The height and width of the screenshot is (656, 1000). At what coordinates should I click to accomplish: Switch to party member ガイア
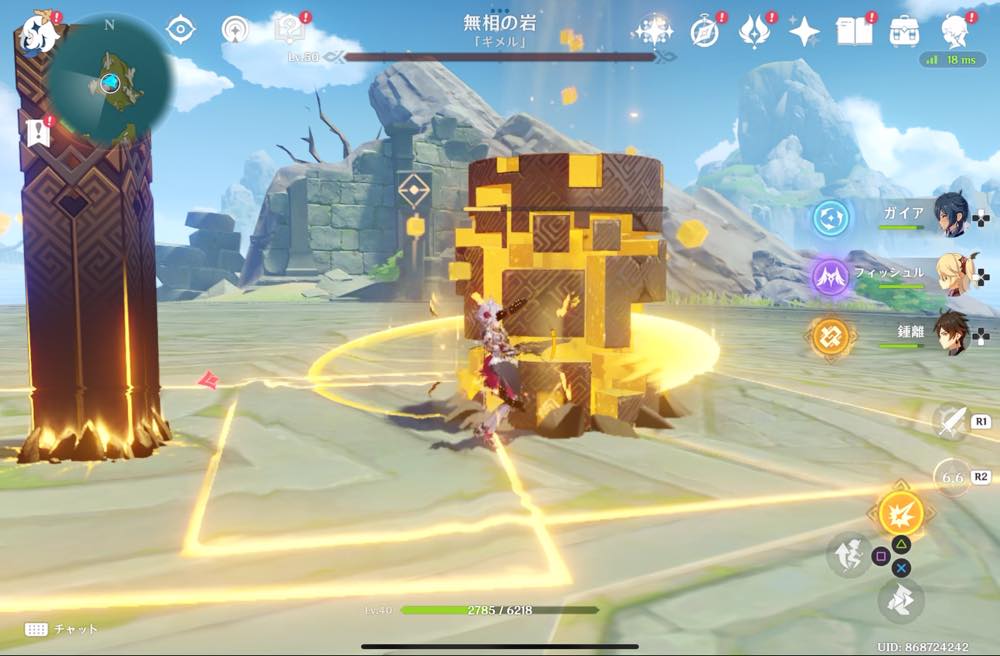[950, 216]
